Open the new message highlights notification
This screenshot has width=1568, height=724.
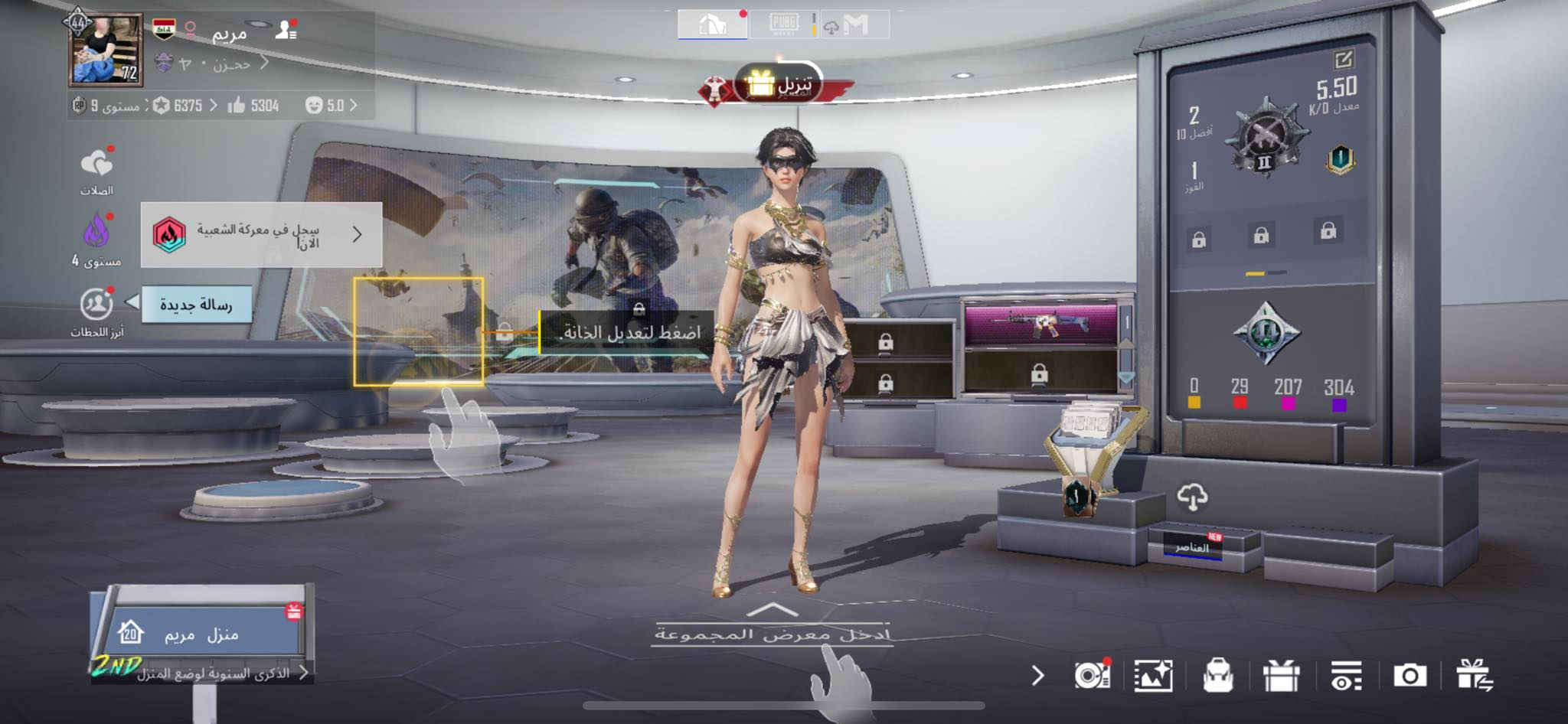tap(196, 305)
